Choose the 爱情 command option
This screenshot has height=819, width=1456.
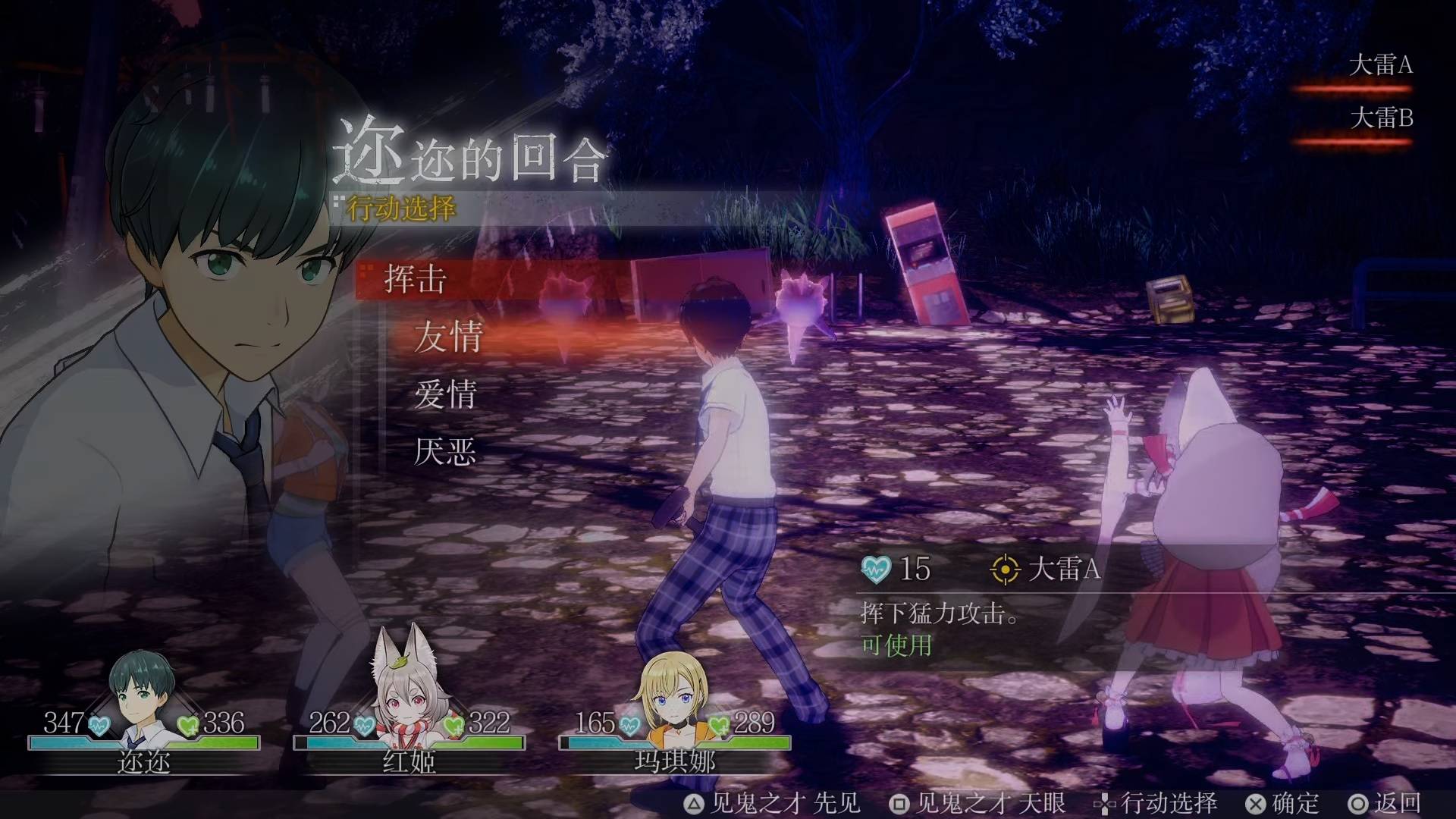coord(447,396)
